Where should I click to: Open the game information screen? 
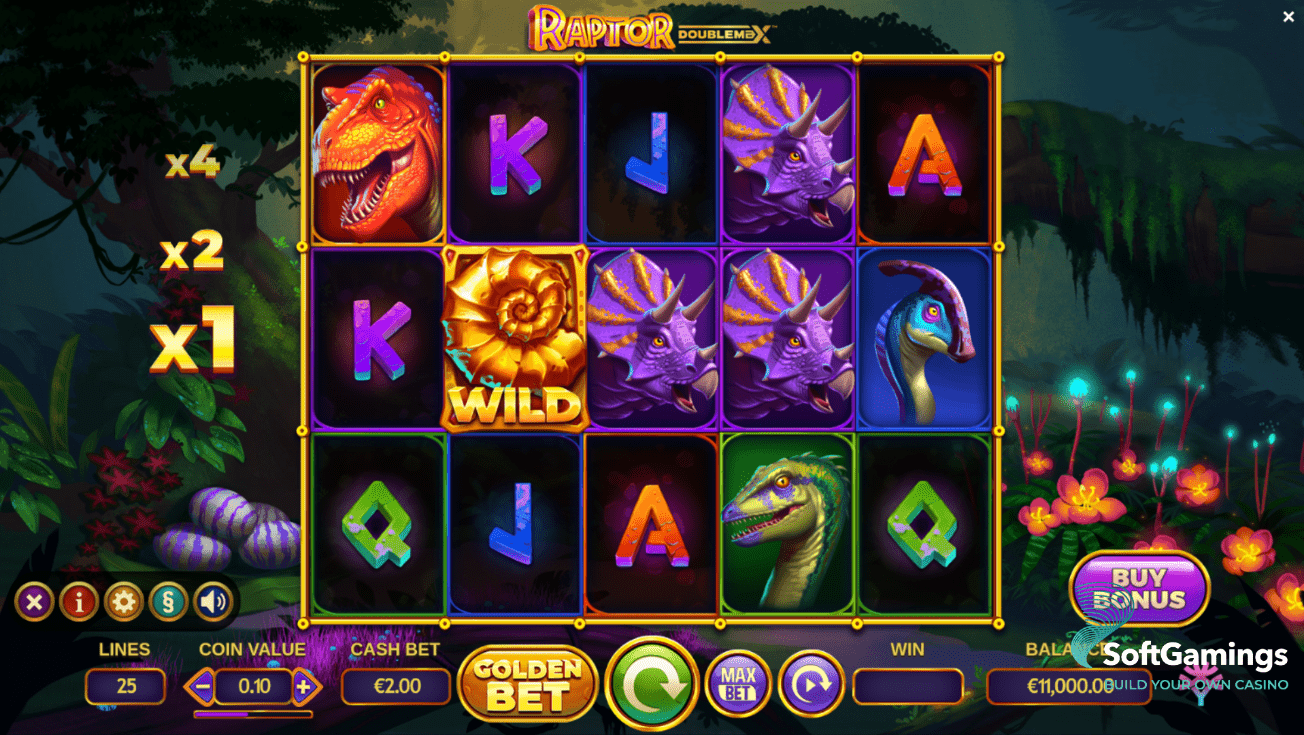pos(79,602)
